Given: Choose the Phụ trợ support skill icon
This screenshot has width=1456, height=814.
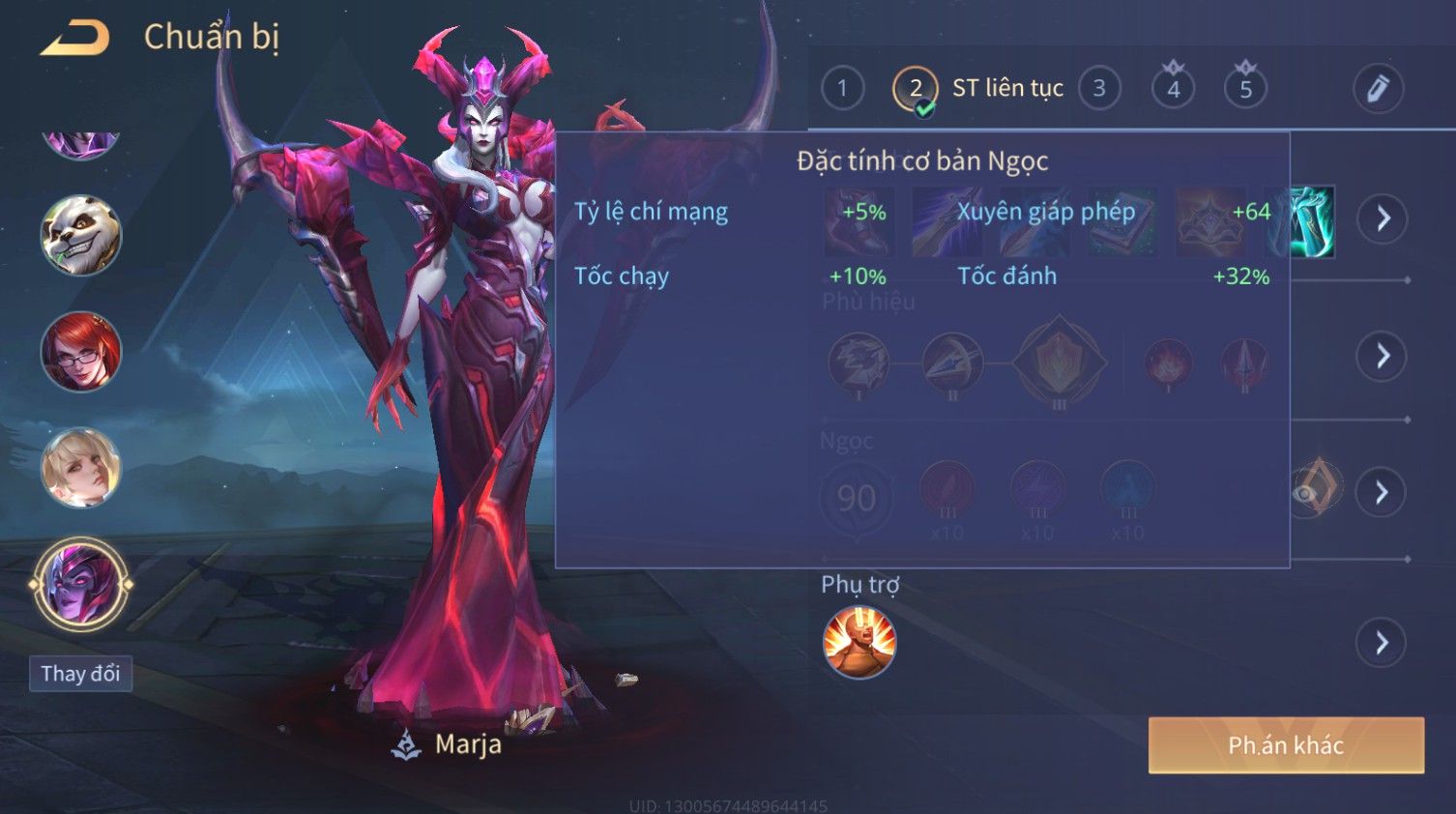Looking at the screenshot, I should coord(859,643).
